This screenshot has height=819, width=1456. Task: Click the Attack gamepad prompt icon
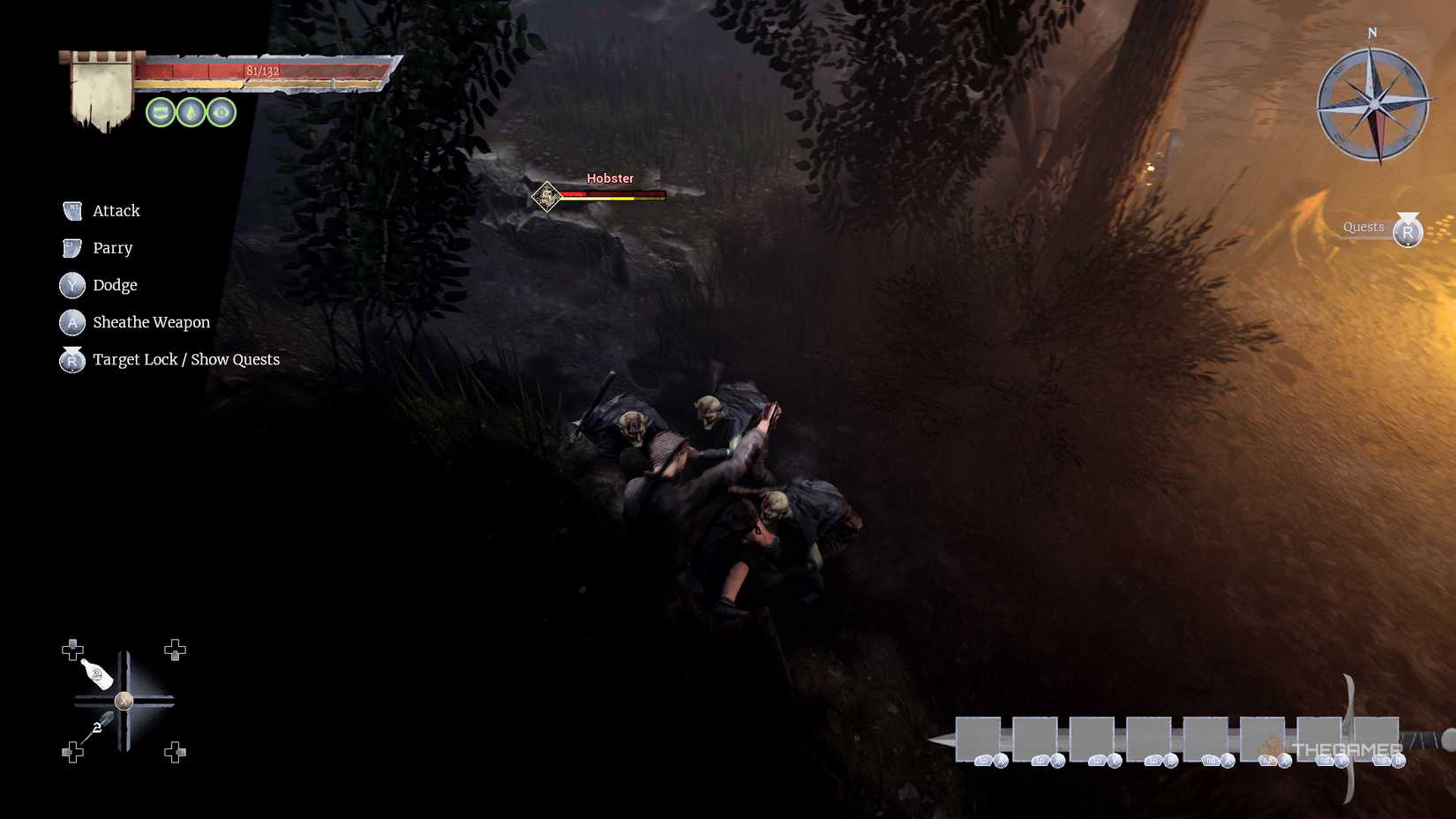(x=71, y=210)
